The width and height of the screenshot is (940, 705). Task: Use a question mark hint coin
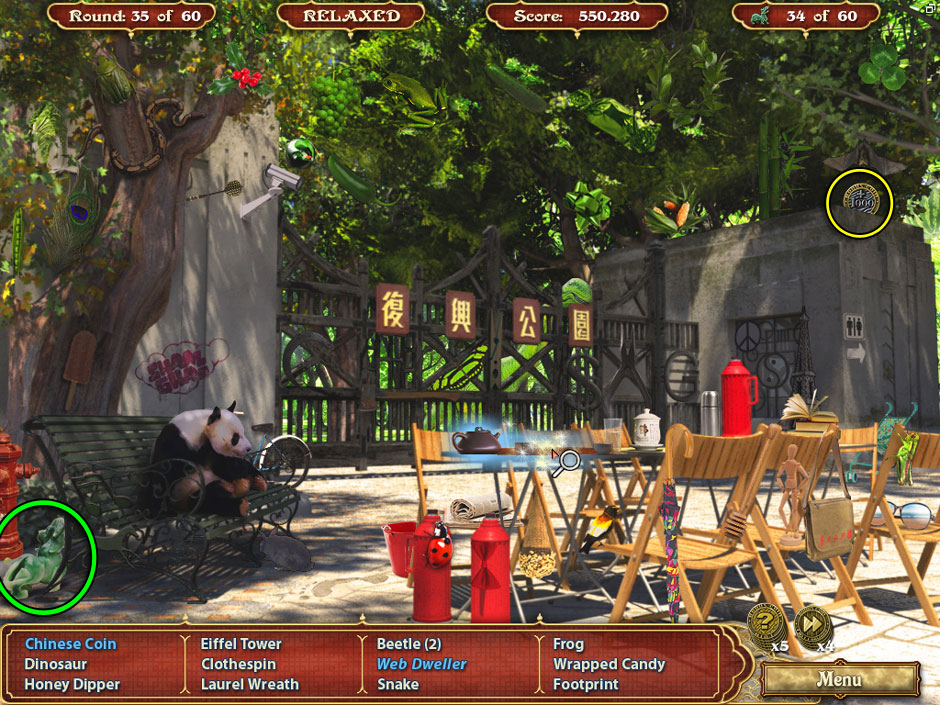764,625
